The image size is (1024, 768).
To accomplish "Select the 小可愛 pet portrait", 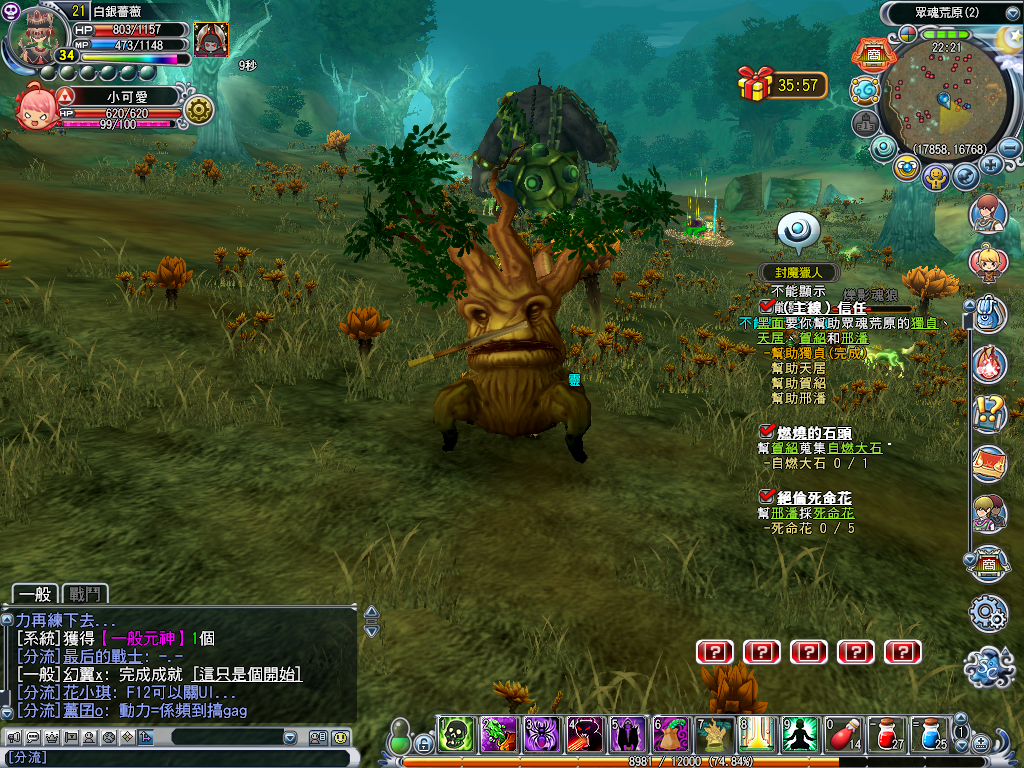I will pos(38,110).
